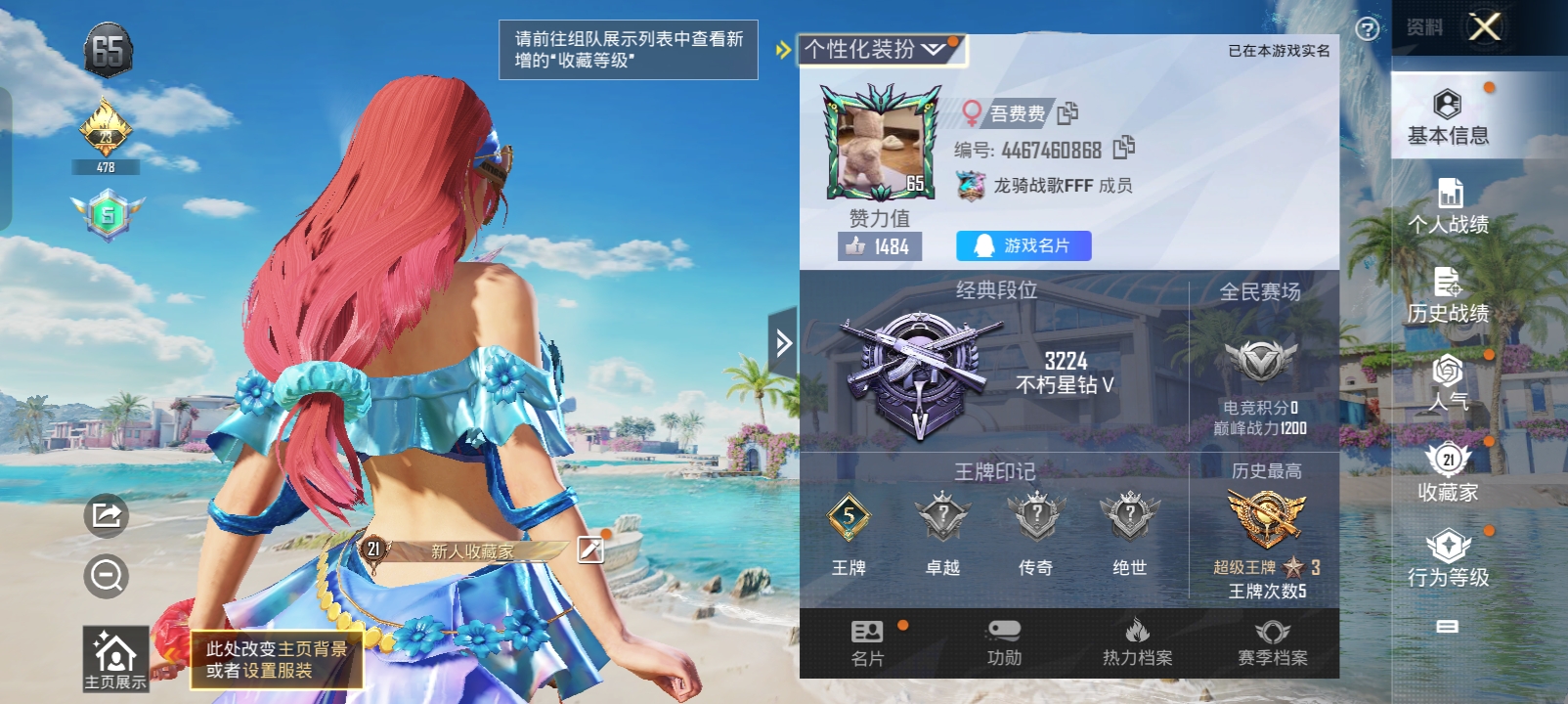1568x704 pixels.
Task: Copy ID 4467460868 using copy icon
Action: coord(1124,148)
